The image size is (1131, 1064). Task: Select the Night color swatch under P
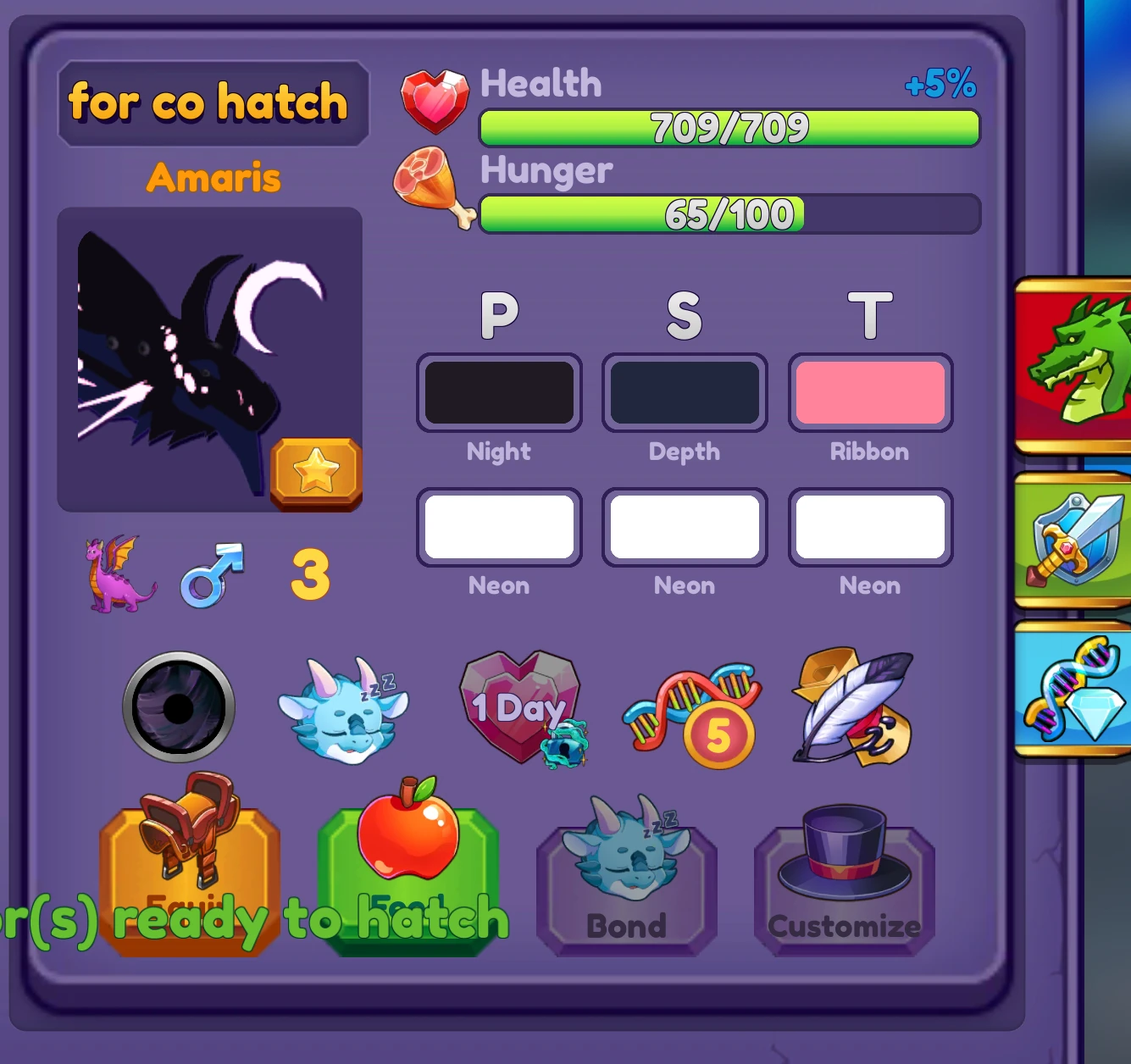tap(499, 392)
